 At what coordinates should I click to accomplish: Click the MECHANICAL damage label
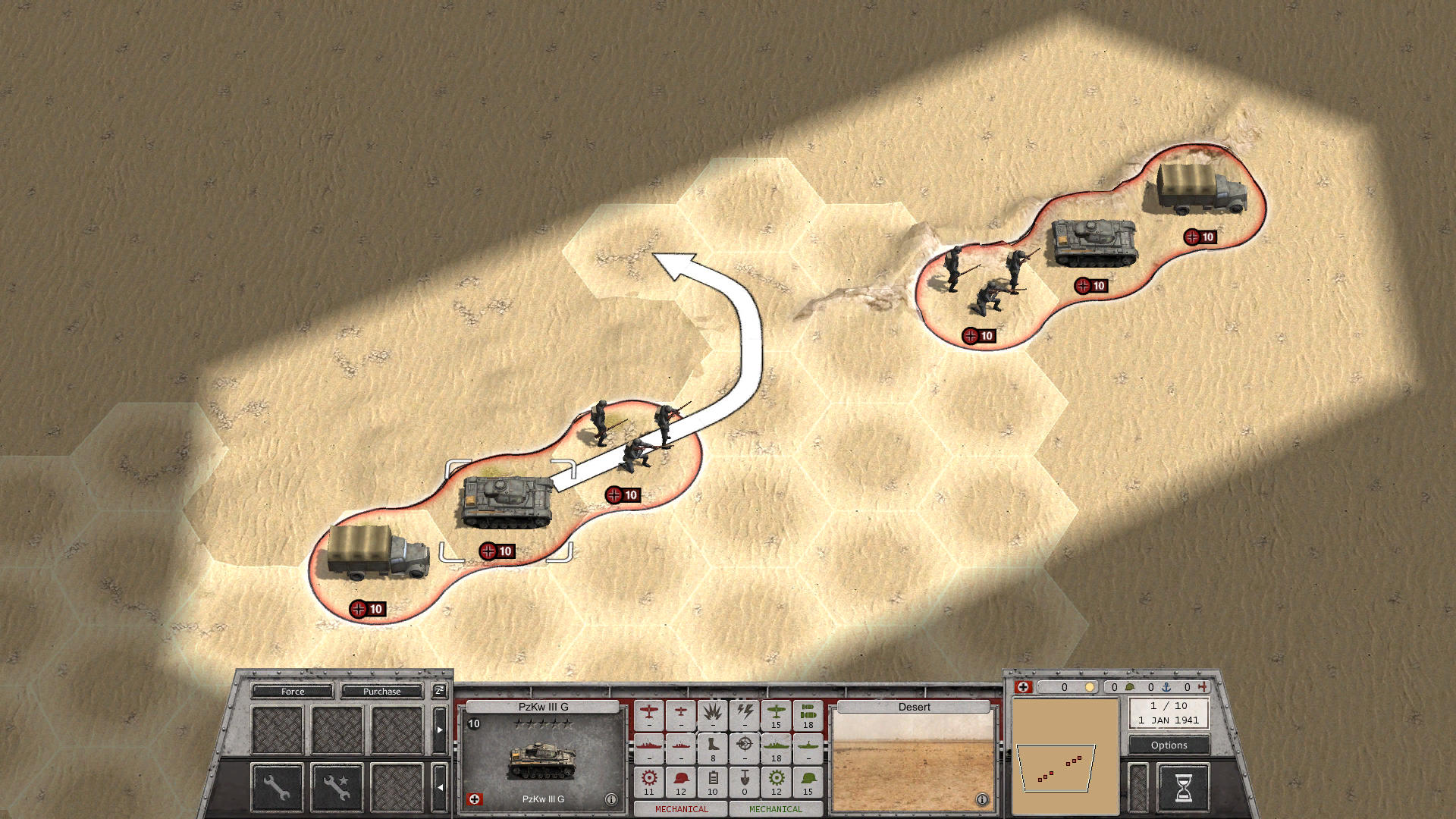(680, 809)
